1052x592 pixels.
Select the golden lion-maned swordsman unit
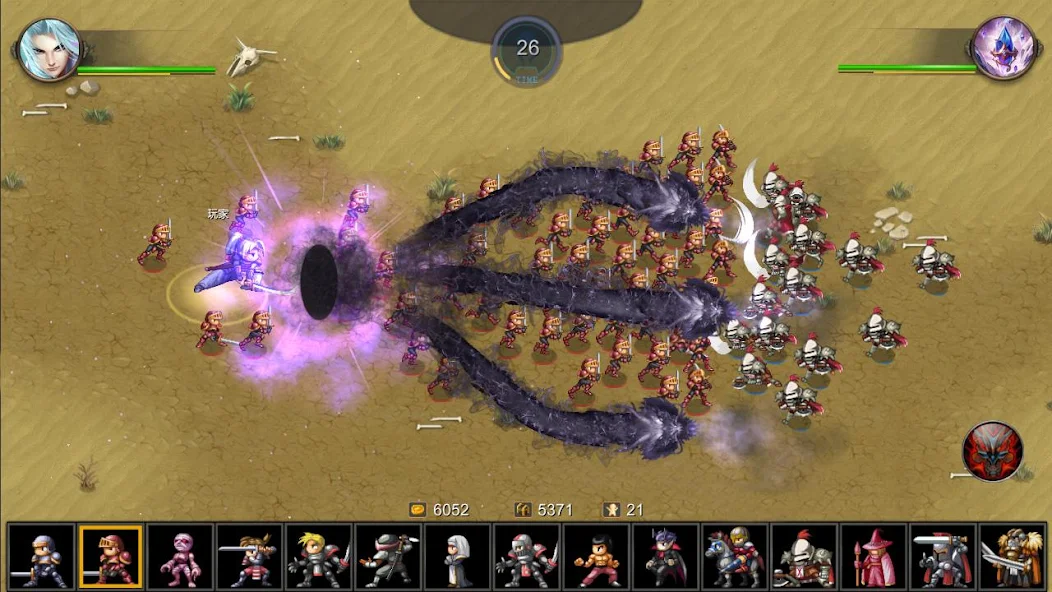point(1012,556)
